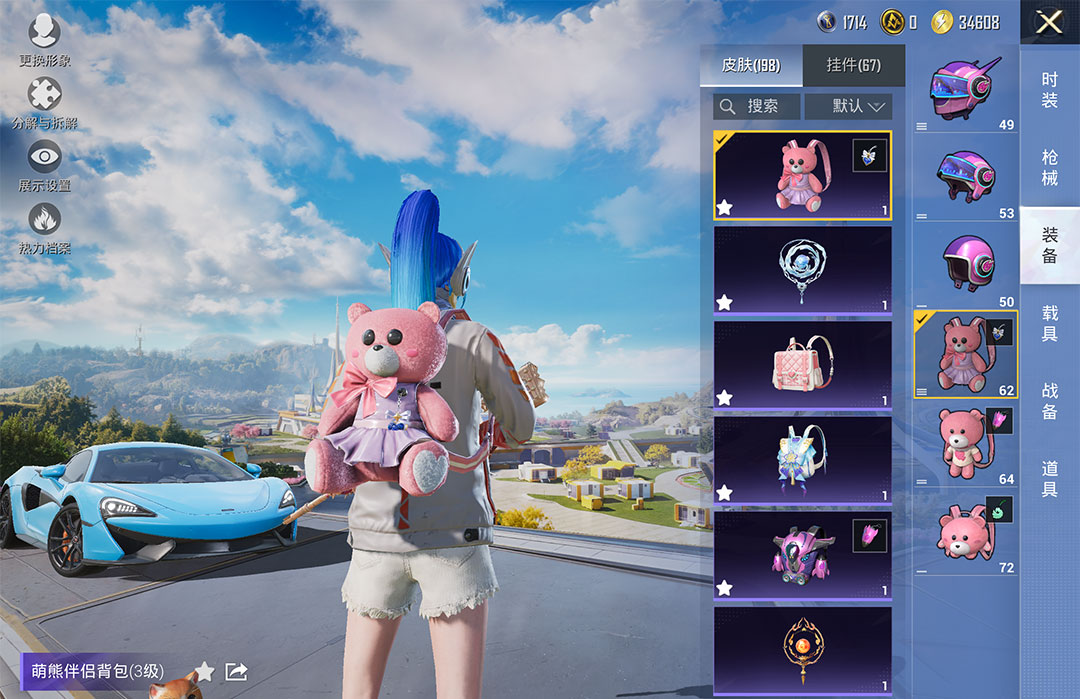Screen dimensions: 1080x699
Task: Switch to the 时装 category
Action: pyautogui.click(x=1049, y=90)
